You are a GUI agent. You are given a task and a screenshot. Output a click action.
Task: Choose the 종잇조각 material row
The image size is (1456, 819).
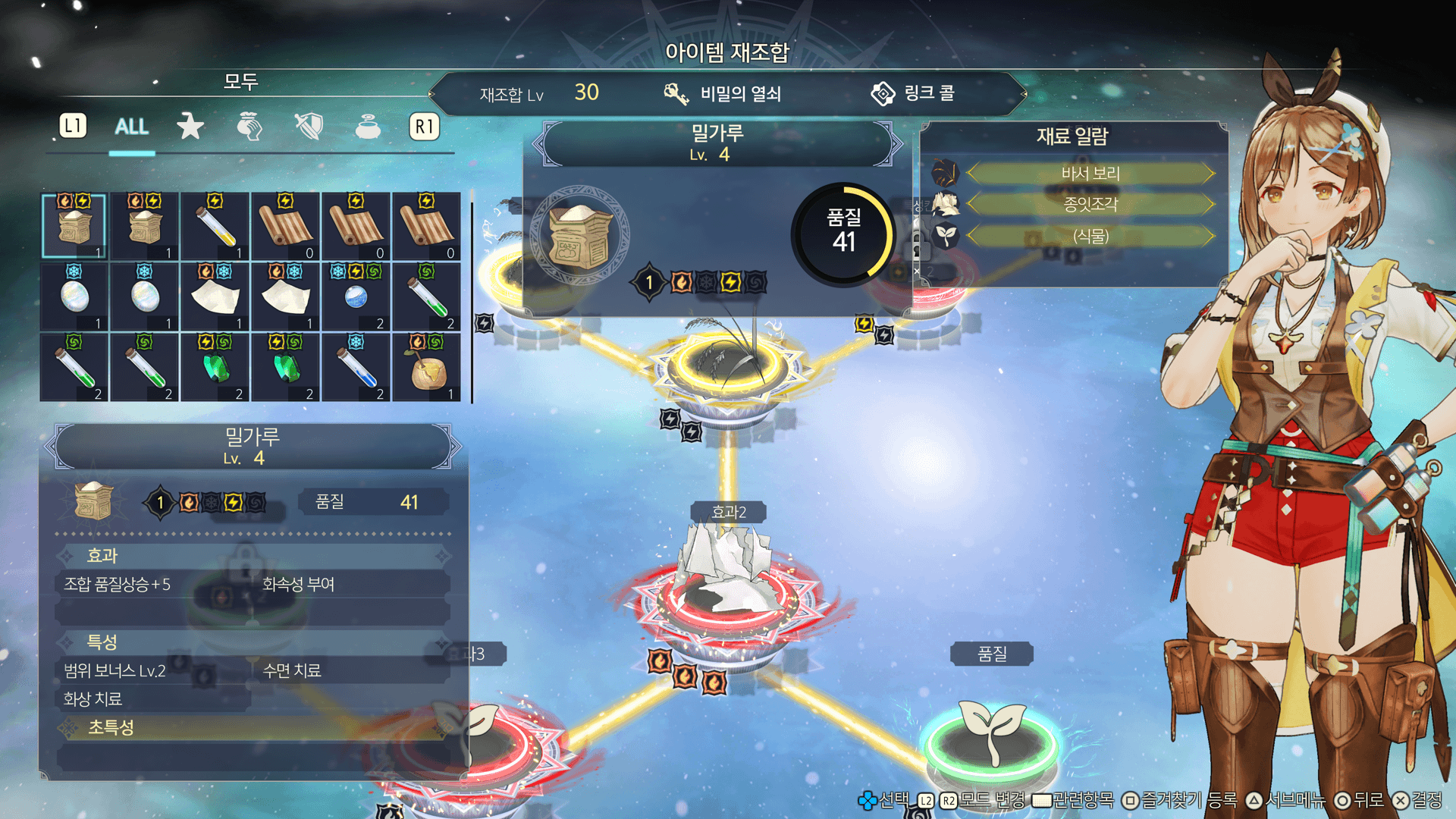pos(1090,205)
